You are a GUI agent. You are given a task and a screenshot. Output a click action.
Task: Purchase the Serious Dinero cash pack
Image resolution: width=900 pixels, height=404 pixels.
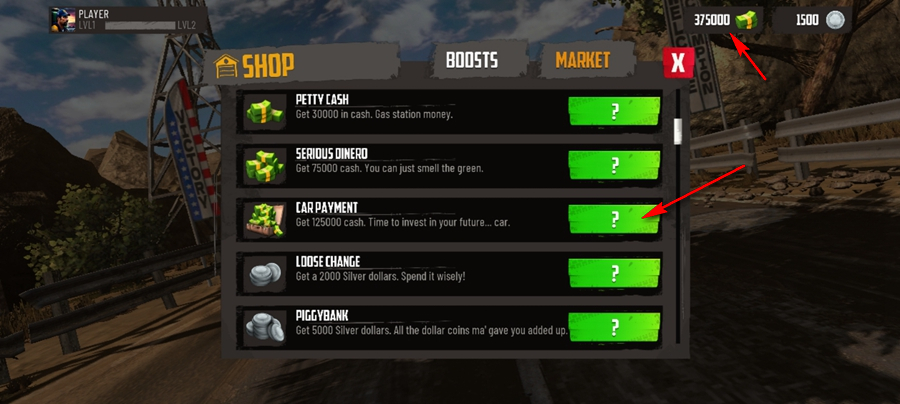(614, 164)
